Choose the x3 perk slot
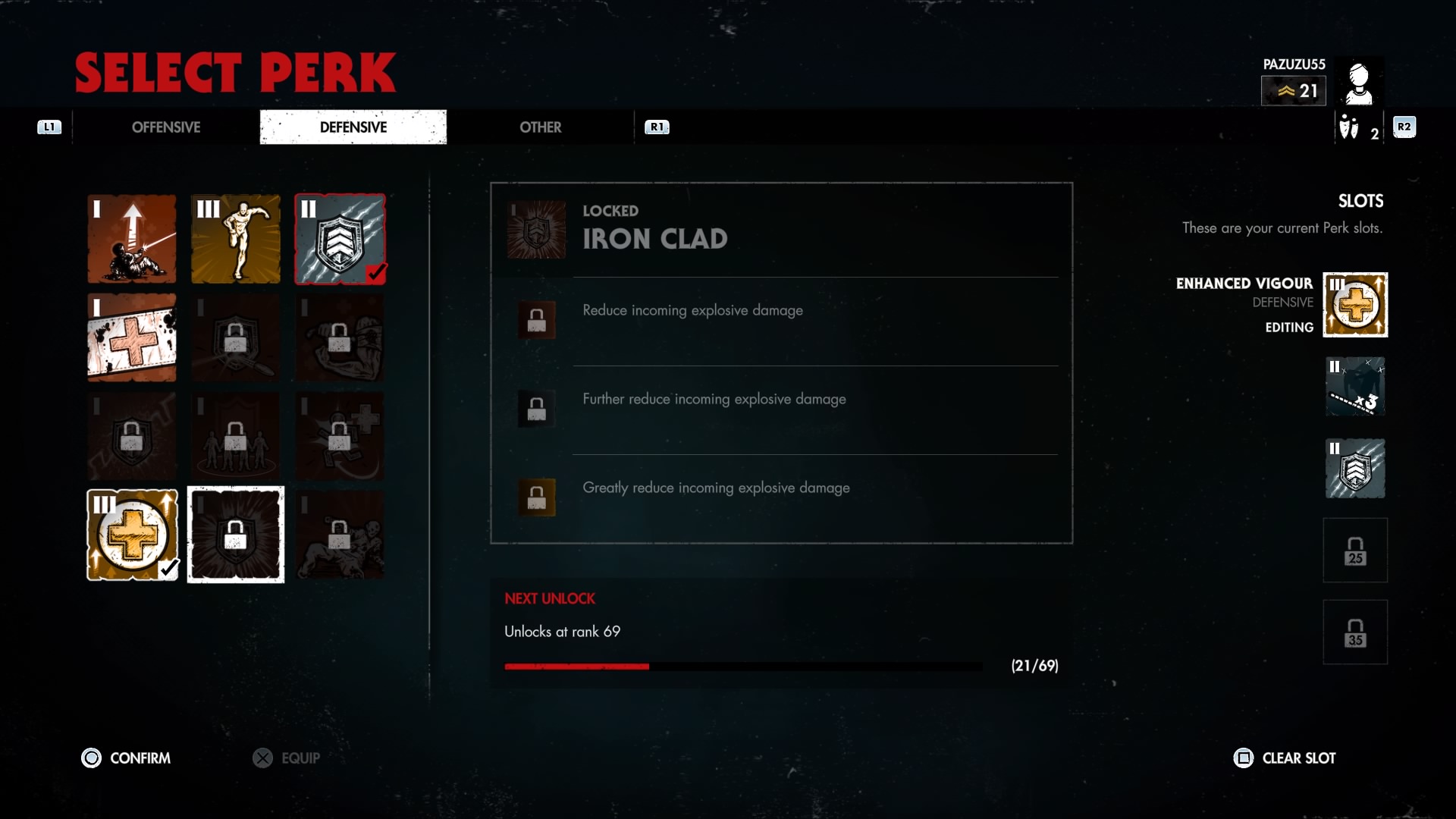1456x819 pixels. (1355, 387)
